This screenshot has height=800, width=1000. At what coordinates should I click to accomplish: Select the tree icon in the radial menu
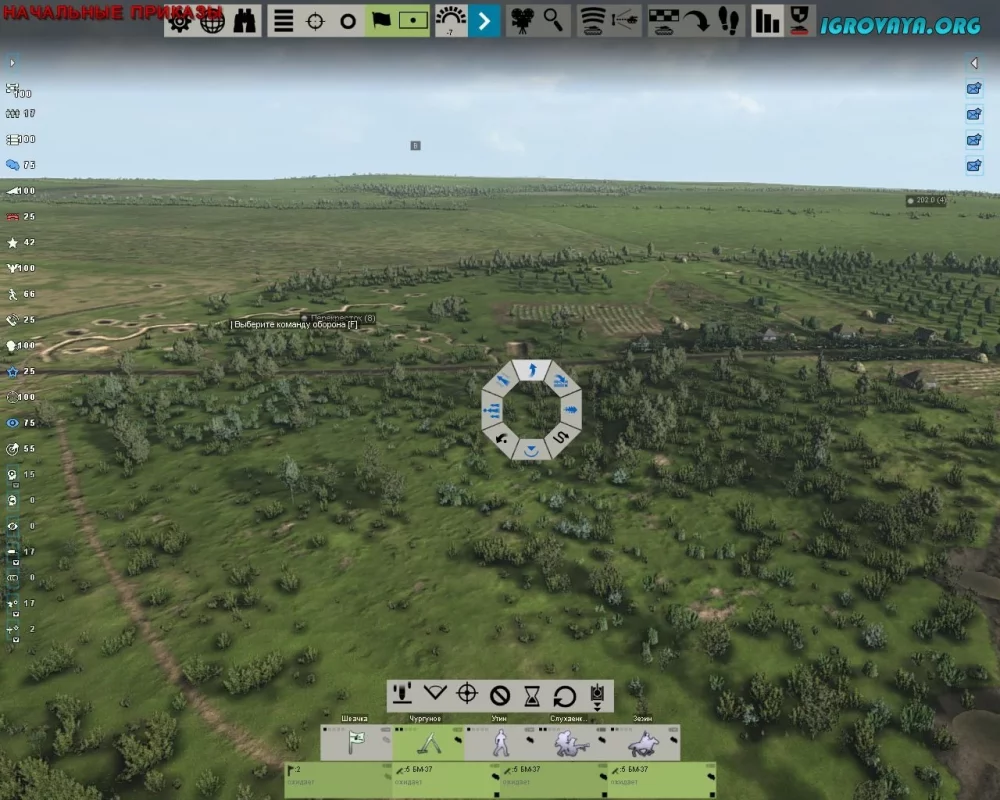571,409
